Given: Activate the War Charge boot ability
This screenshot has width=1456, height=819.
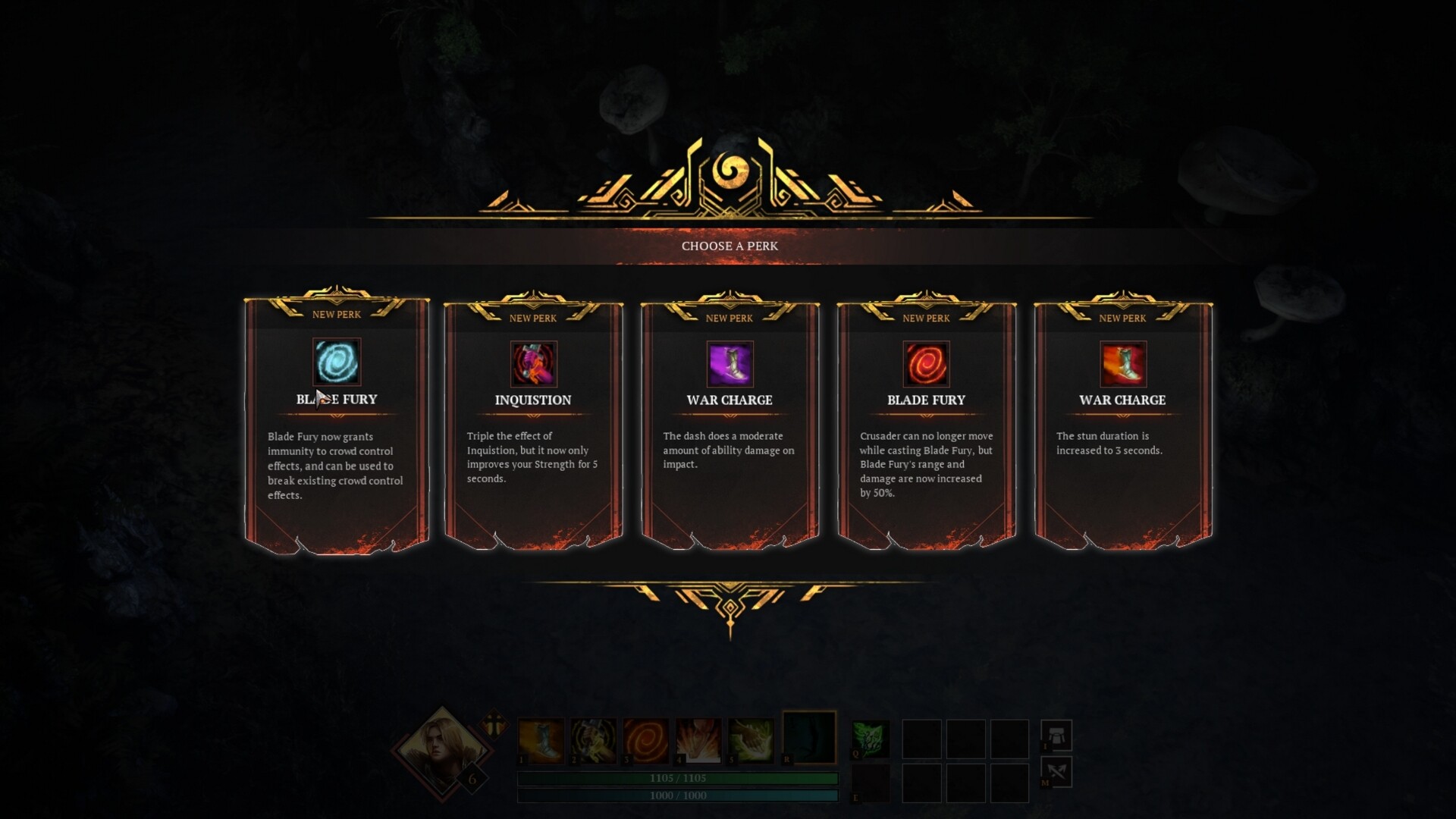Looking at the screenshot, I should tap(541, 740).
